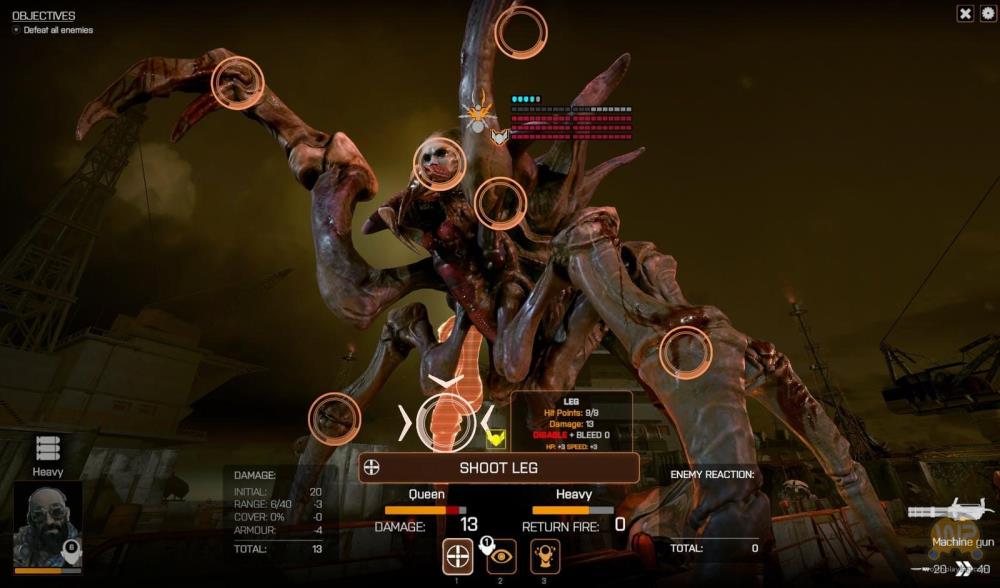This screenshot has width=1000, height=588.
Task: Confirm the Shoot Leg action
Action: (499, 467)
